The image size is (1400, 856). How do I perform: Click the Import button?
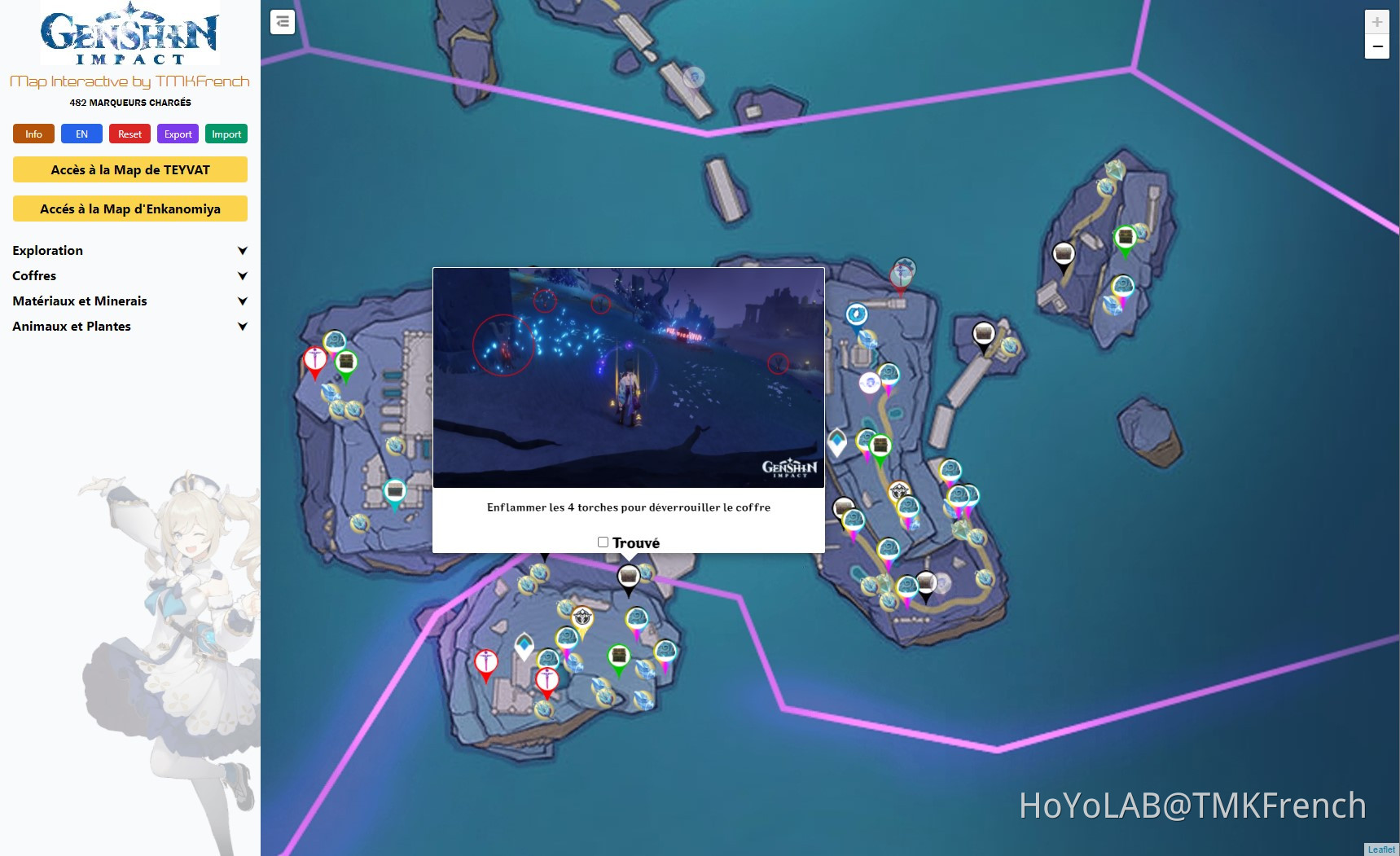pos(226,134)
